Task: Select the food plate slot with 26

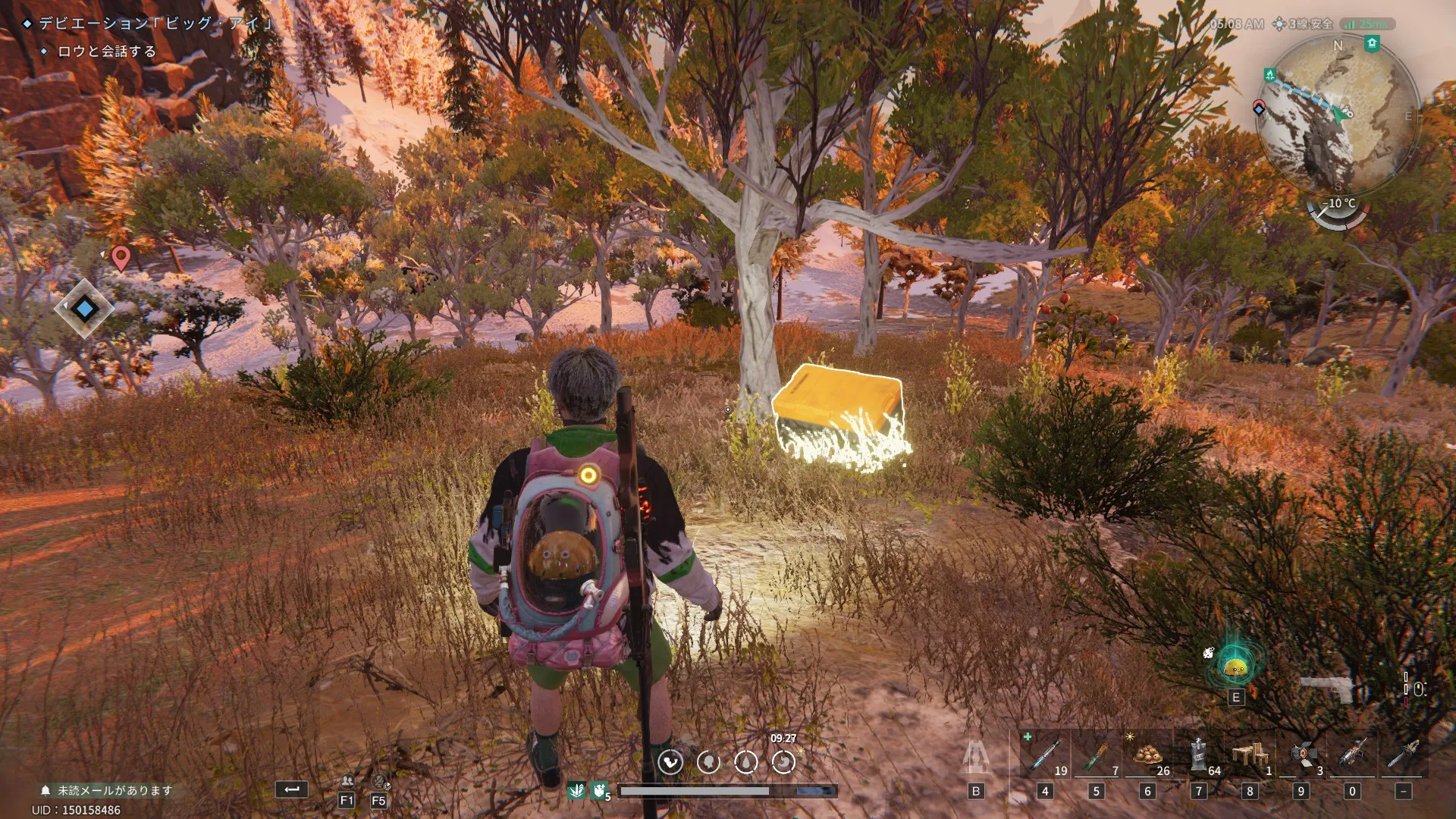Action: pyautogui.click(x=1147, y=755)
